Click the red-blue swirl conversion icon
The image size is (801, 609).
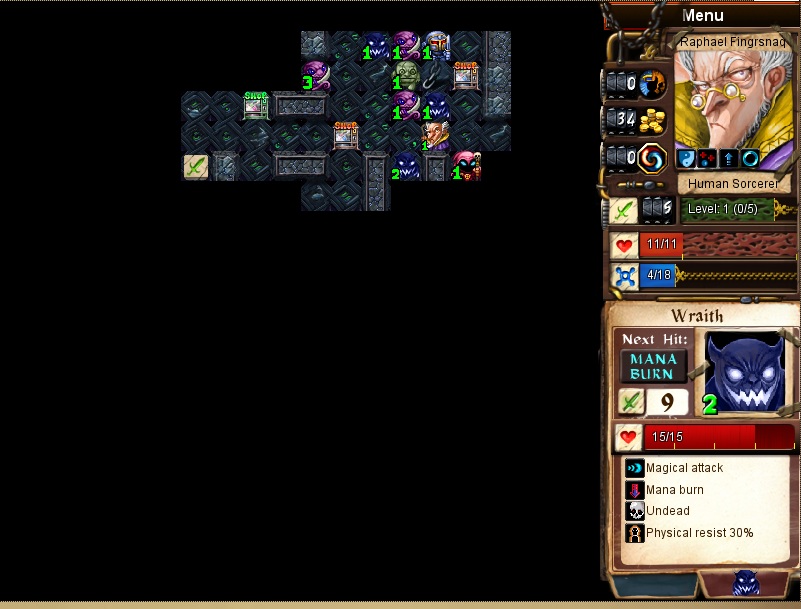point(652,157)
